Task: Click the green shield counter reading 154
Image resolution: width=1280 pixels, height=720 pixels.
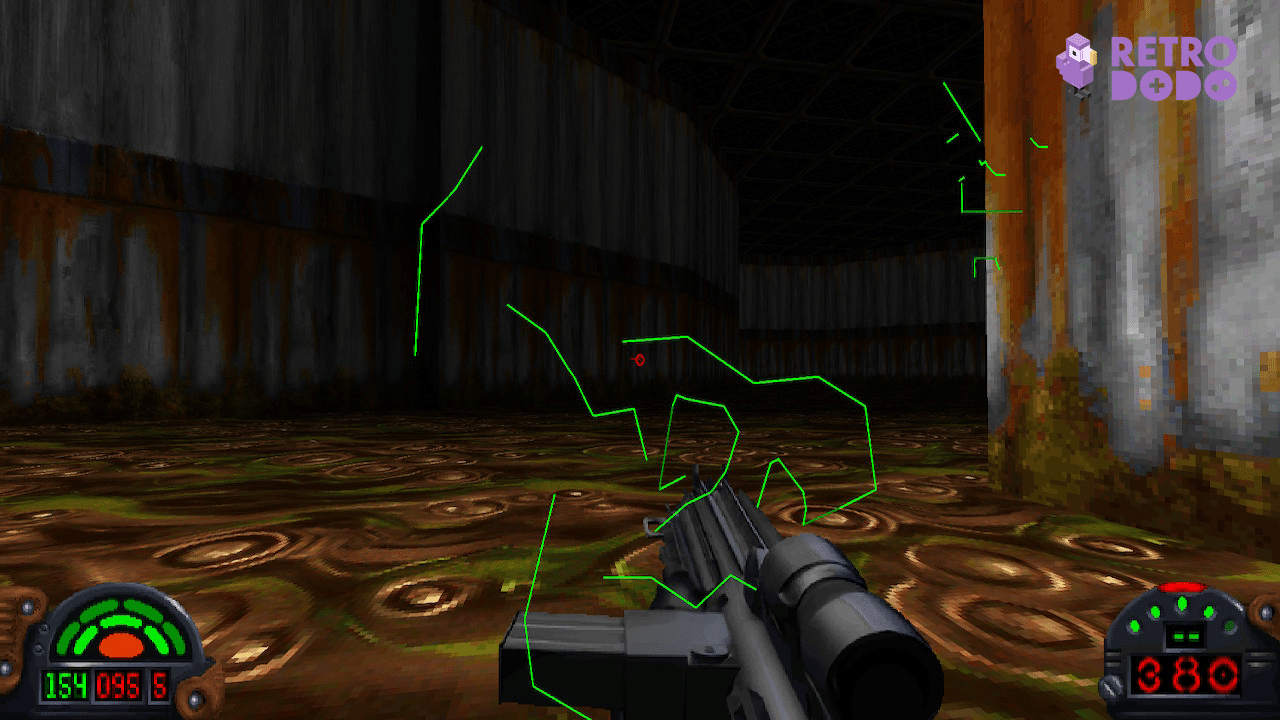Action: coord(65,685)
